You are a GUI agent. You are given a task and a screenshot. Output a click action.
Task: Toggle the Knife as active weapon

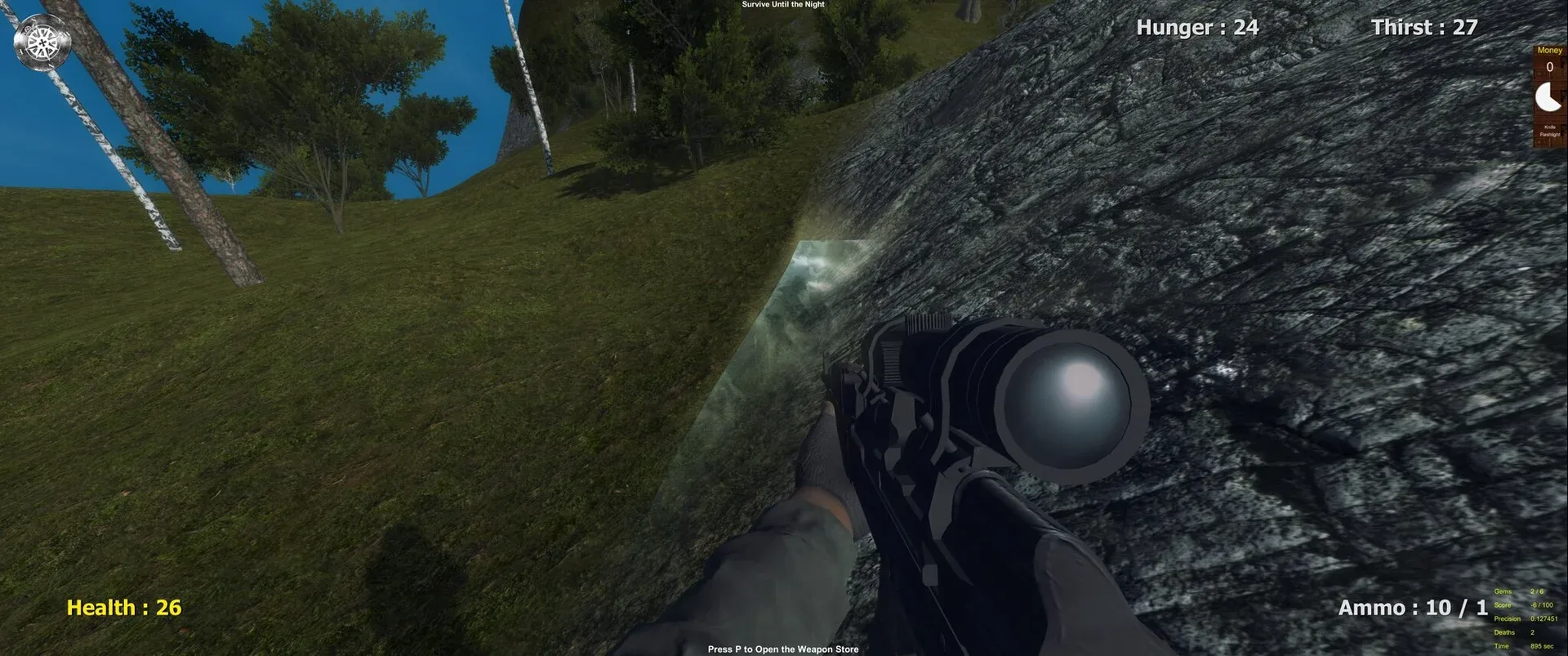(1549, 126)
